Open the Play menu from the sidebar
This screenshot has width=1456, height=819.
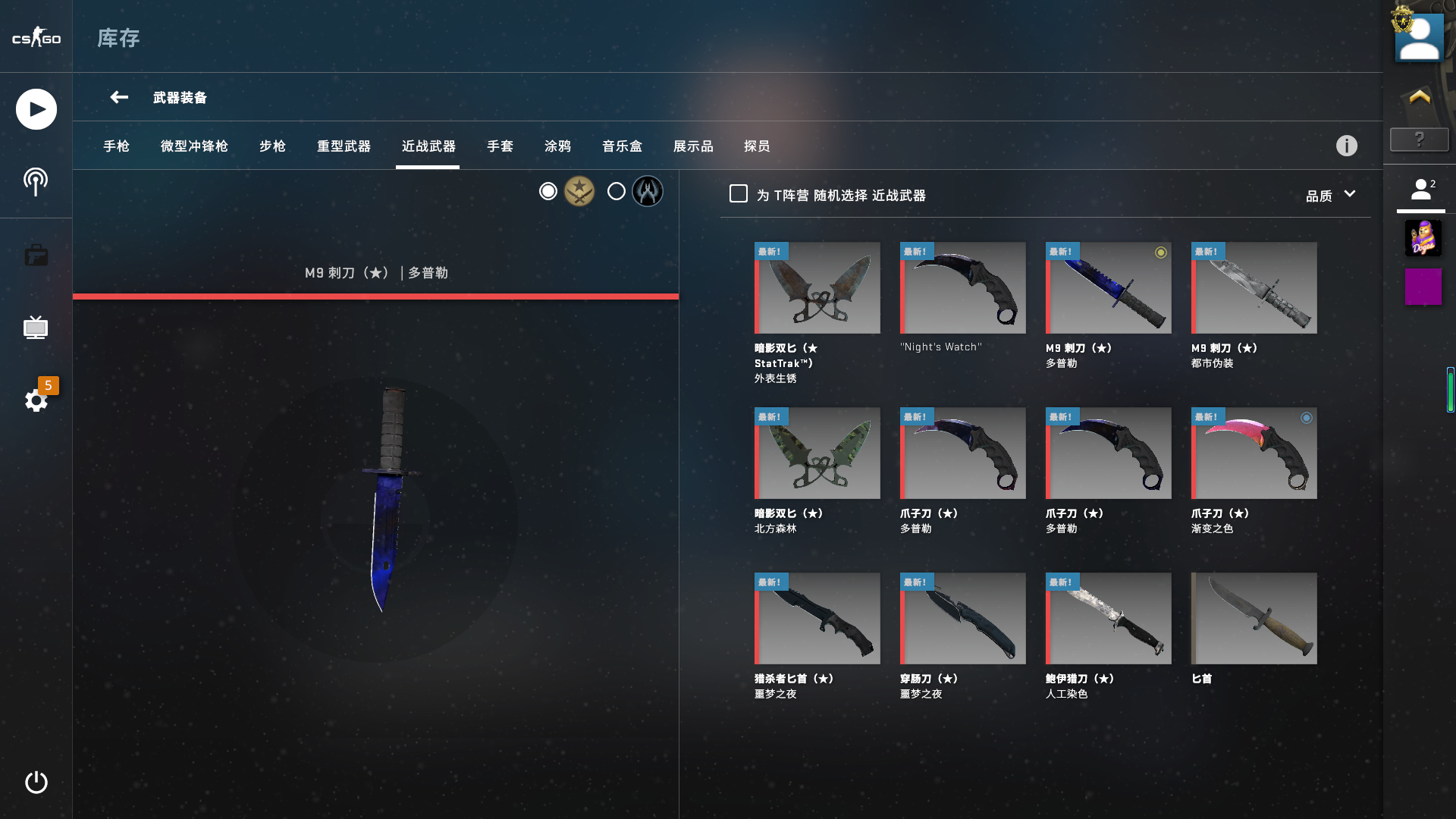point(36,108)
